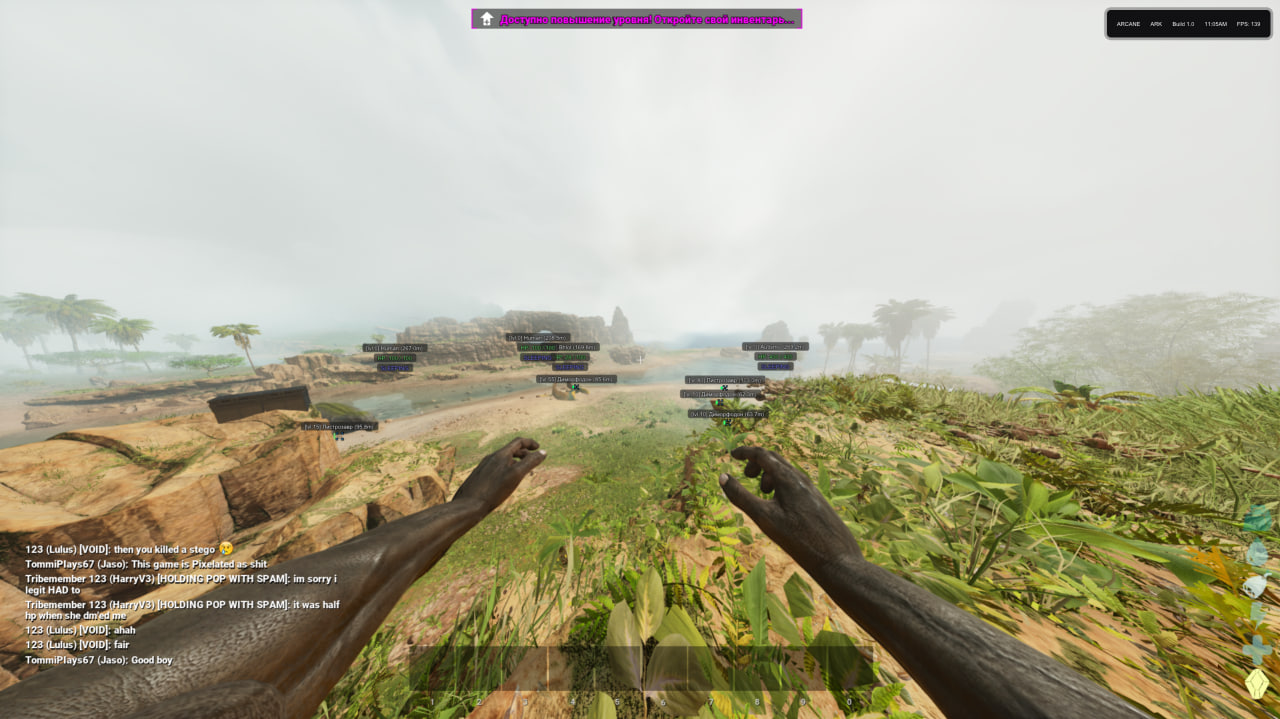Select the health cross status icon

coord(1257,651)
